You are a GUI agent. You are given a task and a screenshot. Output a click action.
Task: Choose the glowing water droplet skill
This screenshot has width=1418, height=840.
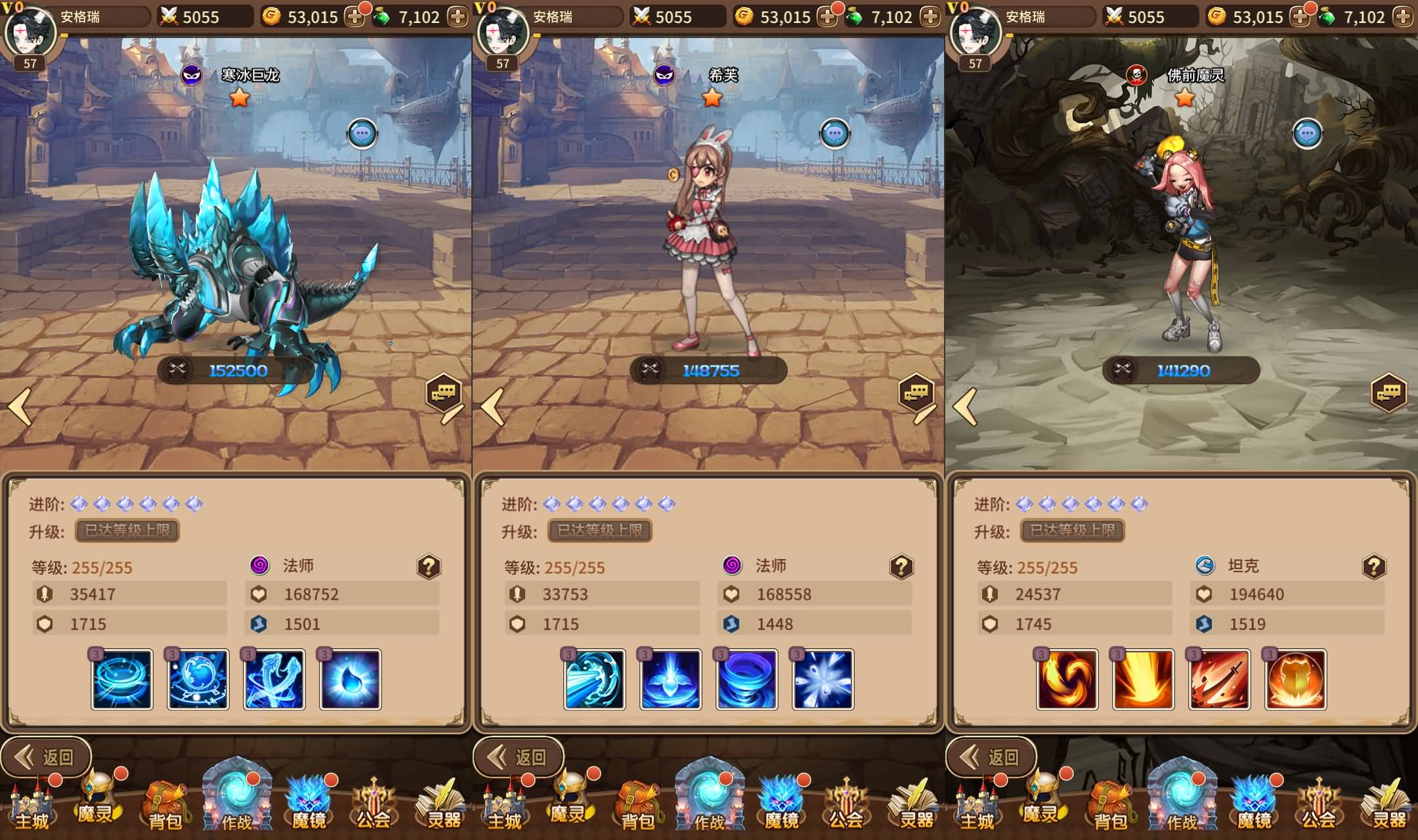click(351, 679)
